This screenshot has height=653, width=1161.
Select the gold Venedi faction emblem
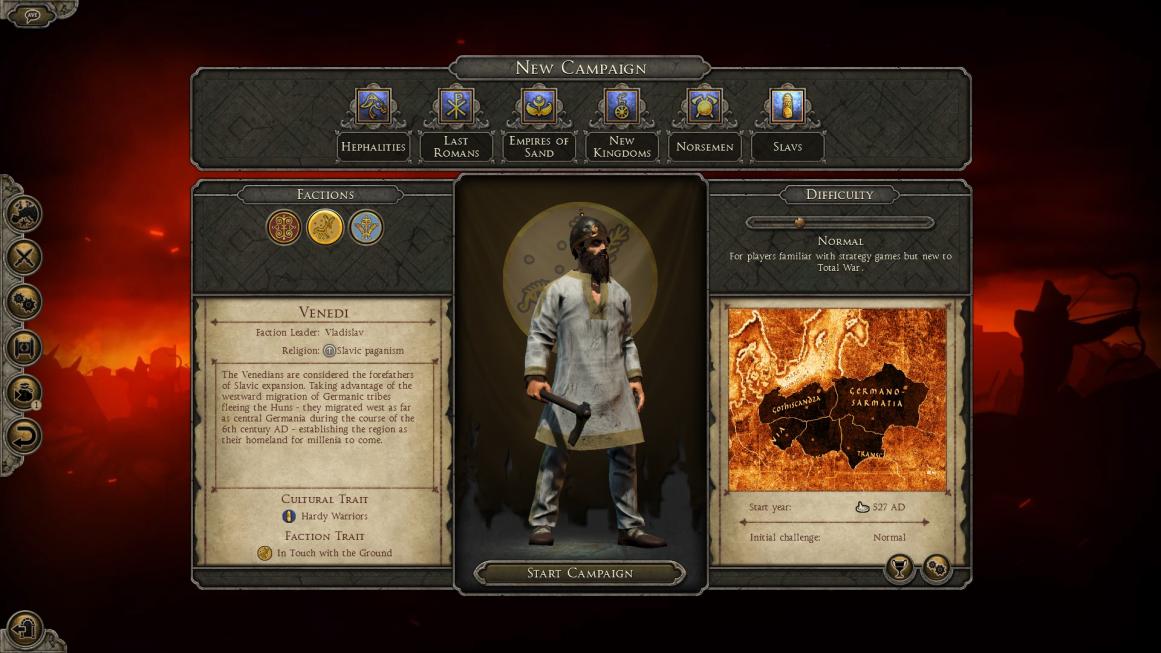click(325, 227)
